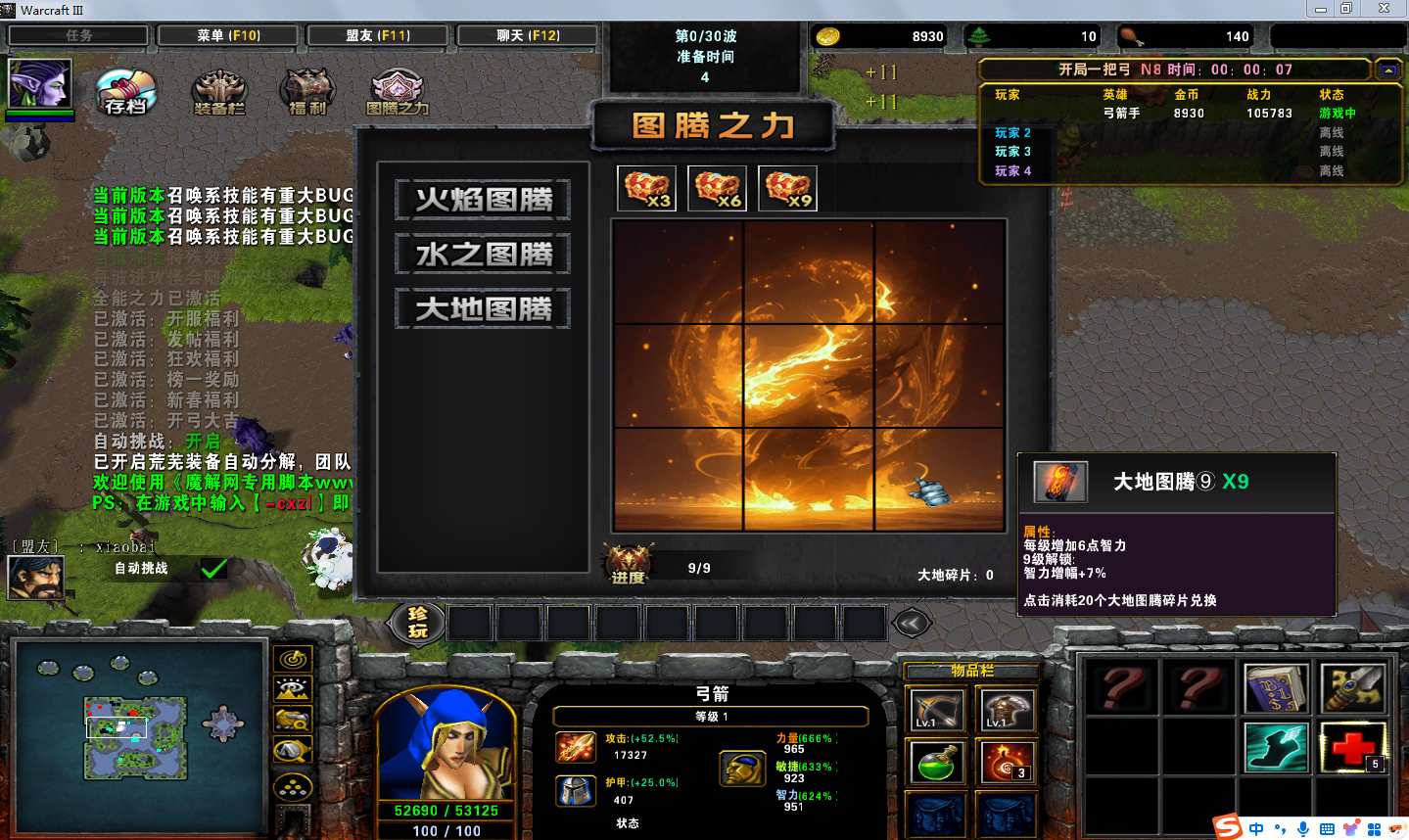
Task: Toggle the 图腾之力 totem panel icon
Action: click(397, 93)
